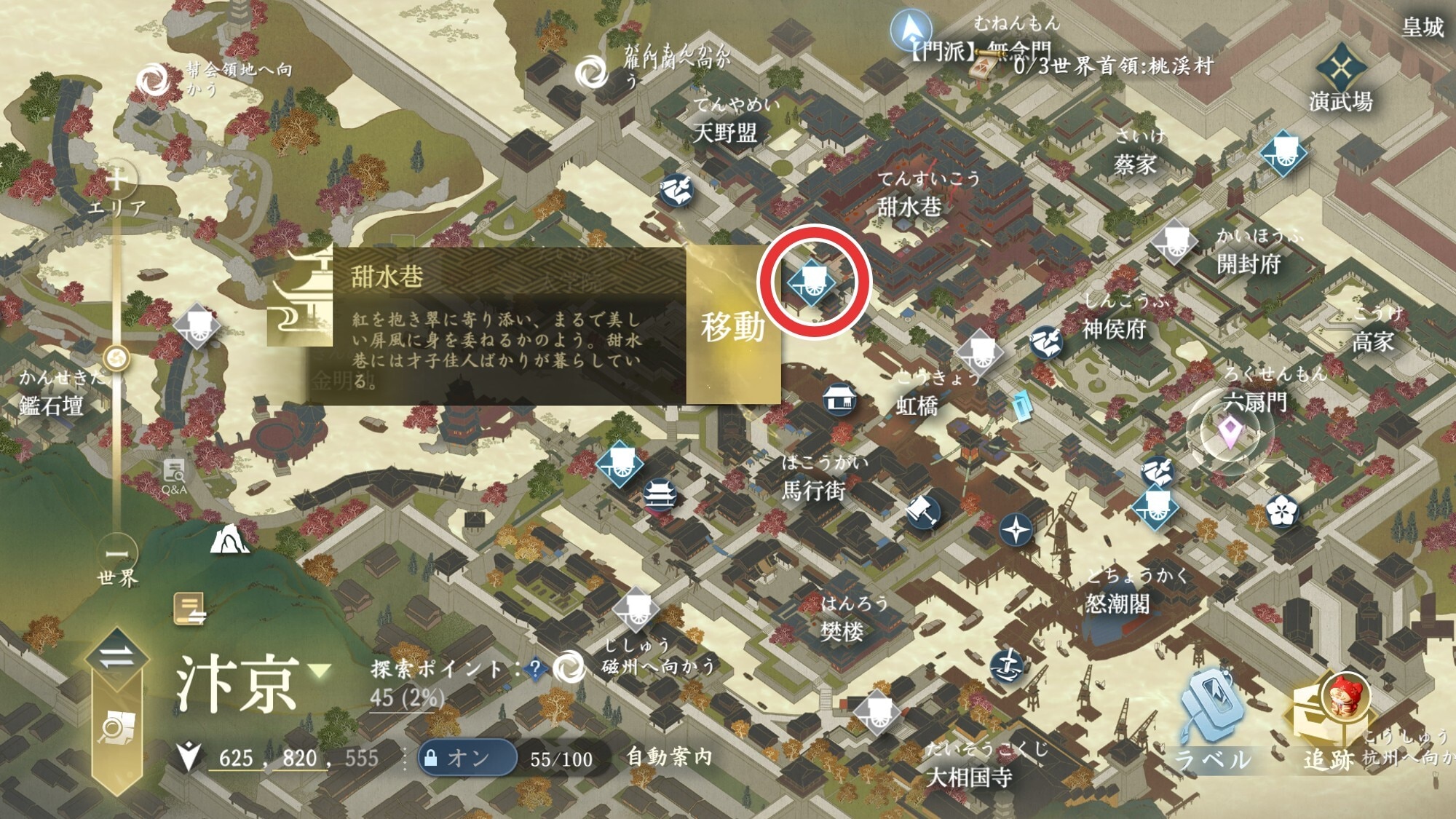This screenshot has height=819, width=1456.
Task: Toggle the オン auto-guide lock switch
Action: [467, 758]
